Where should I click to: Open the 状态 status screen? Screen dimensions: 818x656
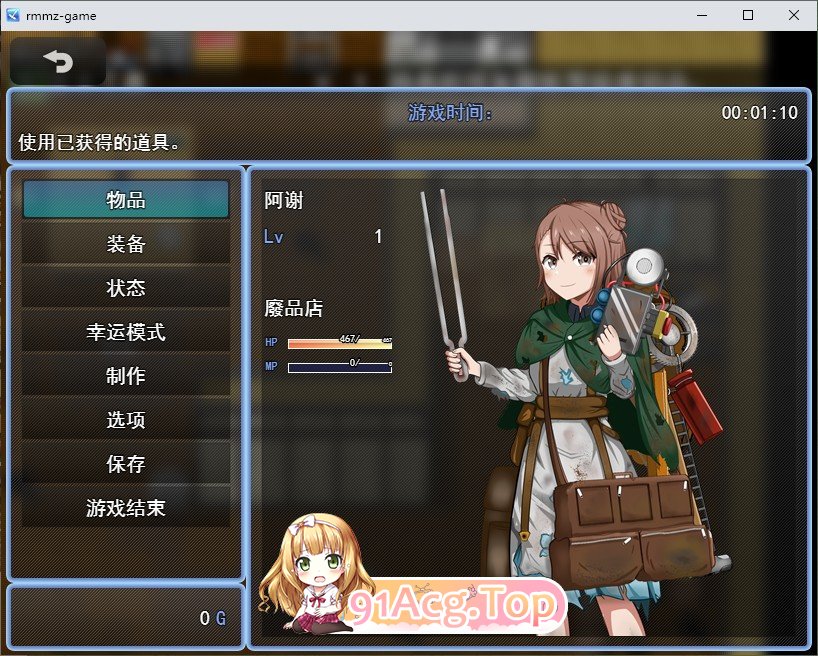126,288
